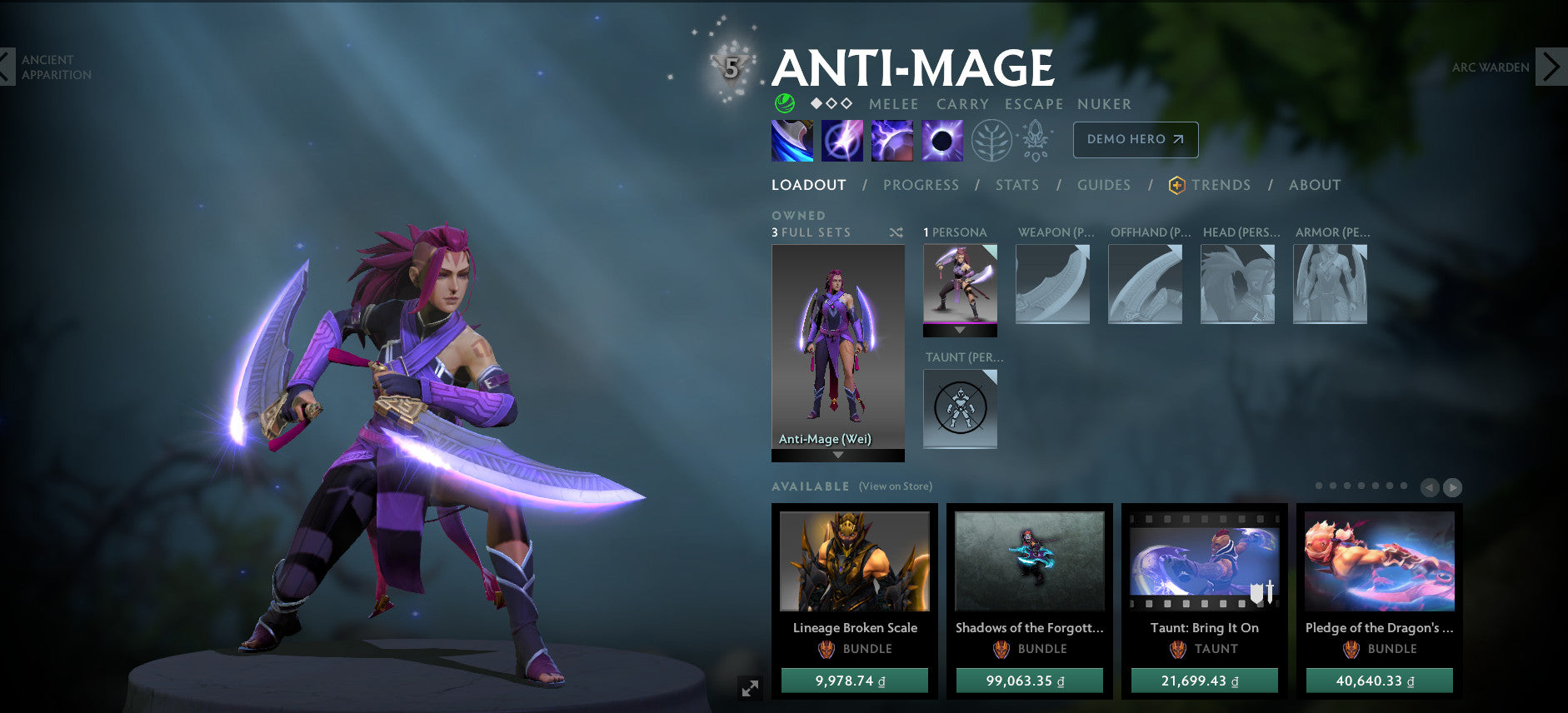1568x713 pixels.
Task: Select the Mana Break ability icon
Action: click(x=791, y=141)
